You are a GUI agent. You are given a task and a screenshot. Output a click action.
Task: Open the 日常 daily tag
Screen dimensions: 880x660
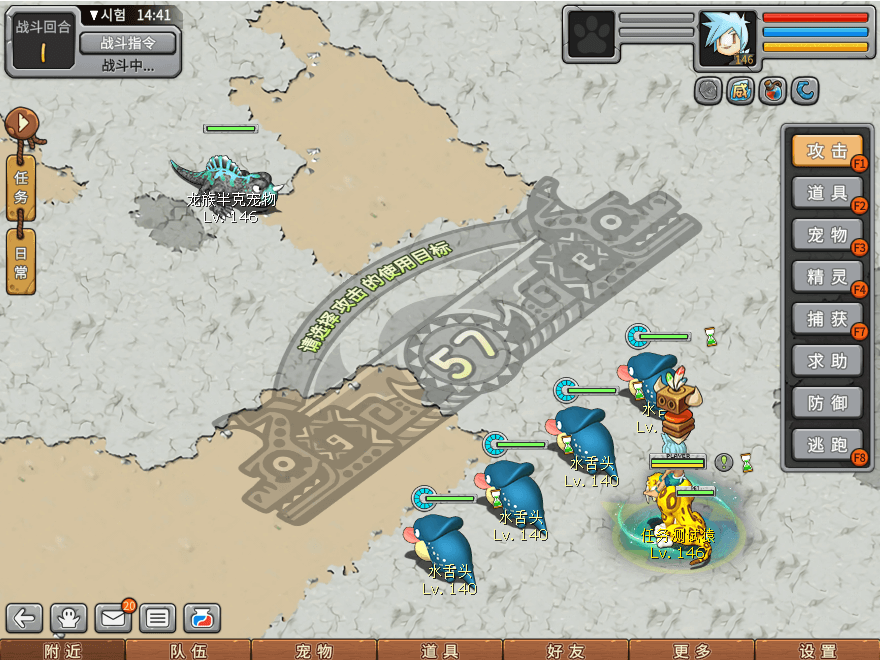(21, 261)
